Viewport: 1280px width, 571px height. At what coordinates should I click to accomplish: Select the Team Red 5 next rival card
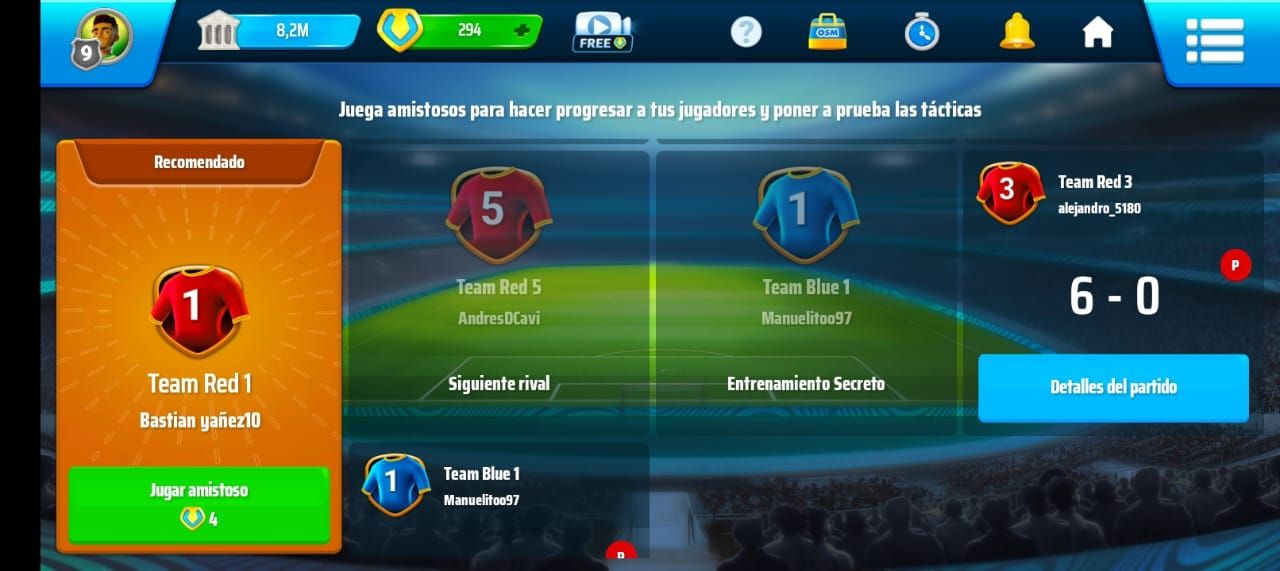coord(498,290)
